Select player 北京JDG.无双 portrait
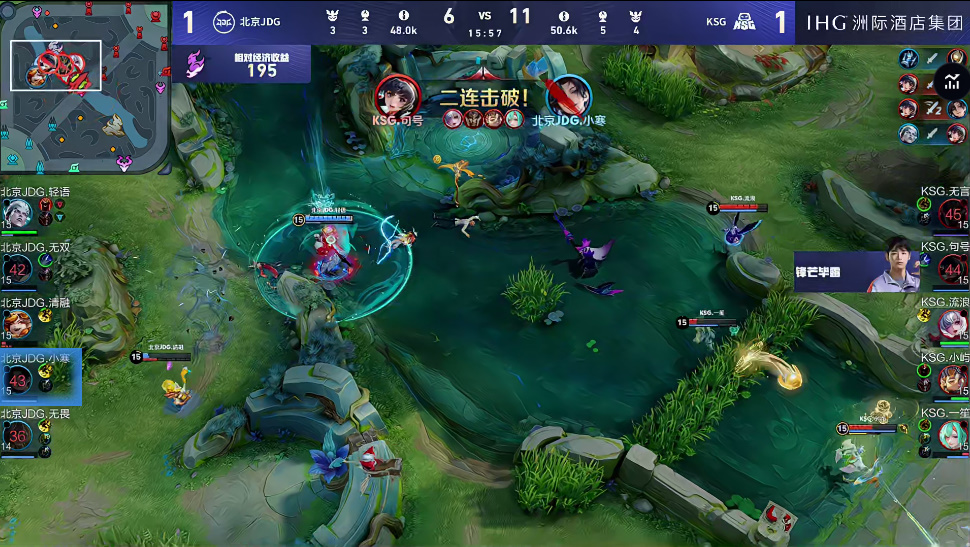Screen dimensions: 970x547 [x=18, y=269]
